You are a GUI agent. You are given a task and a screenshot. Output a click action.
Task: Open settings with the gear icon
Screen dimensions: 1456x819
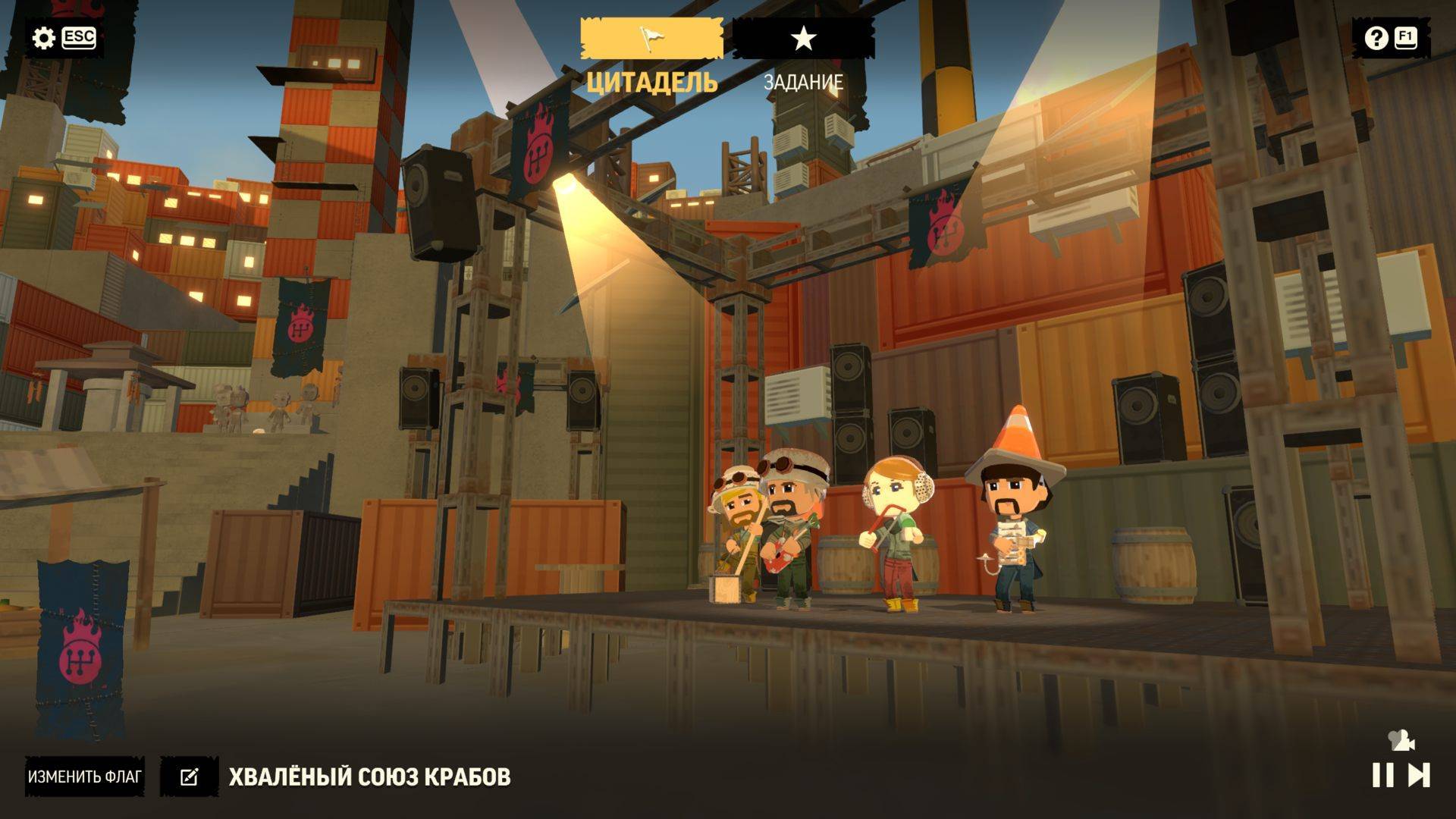point(44,38)
